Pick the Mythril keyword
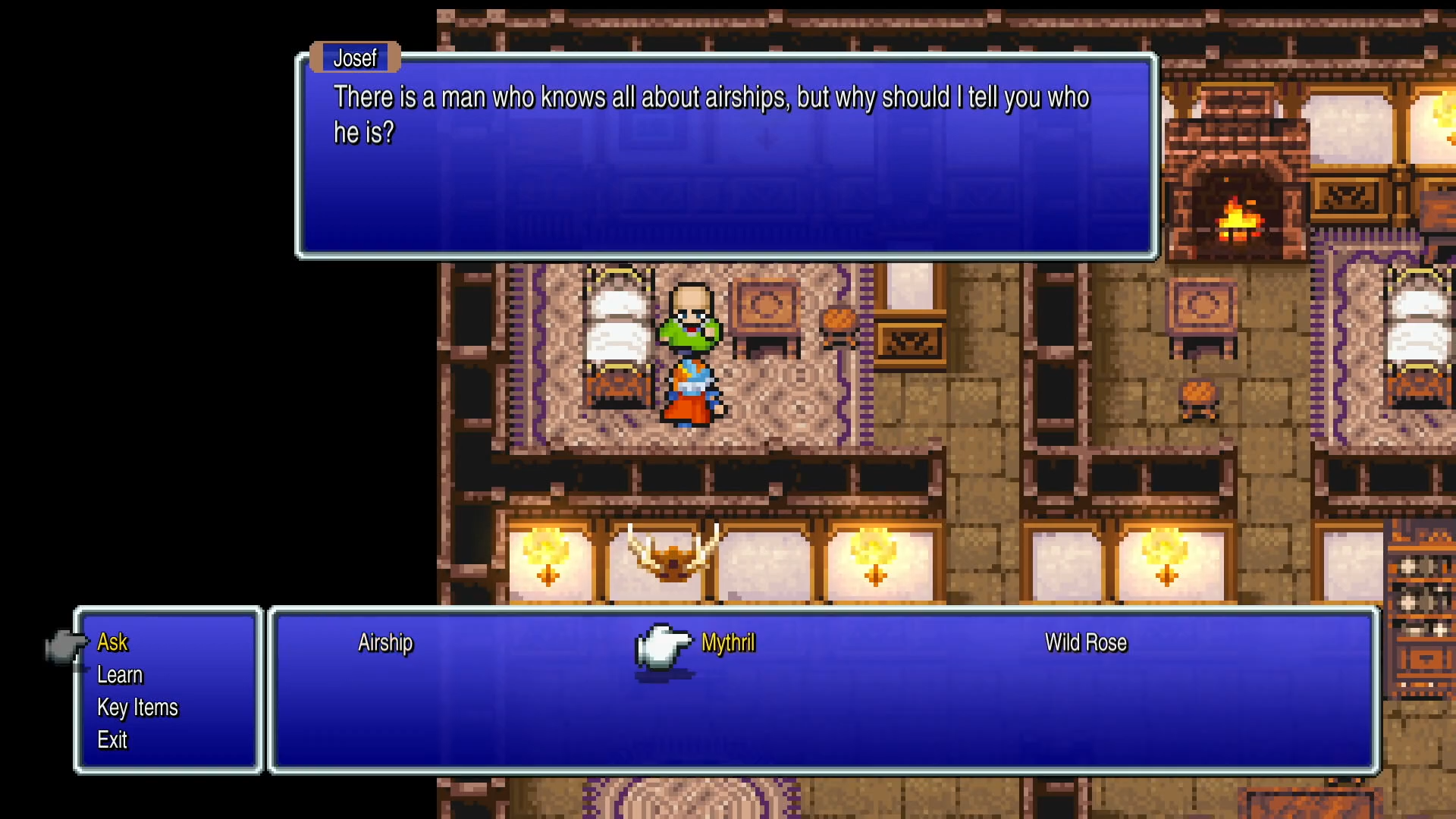1456x819 pixels. [x=728, y=643]
